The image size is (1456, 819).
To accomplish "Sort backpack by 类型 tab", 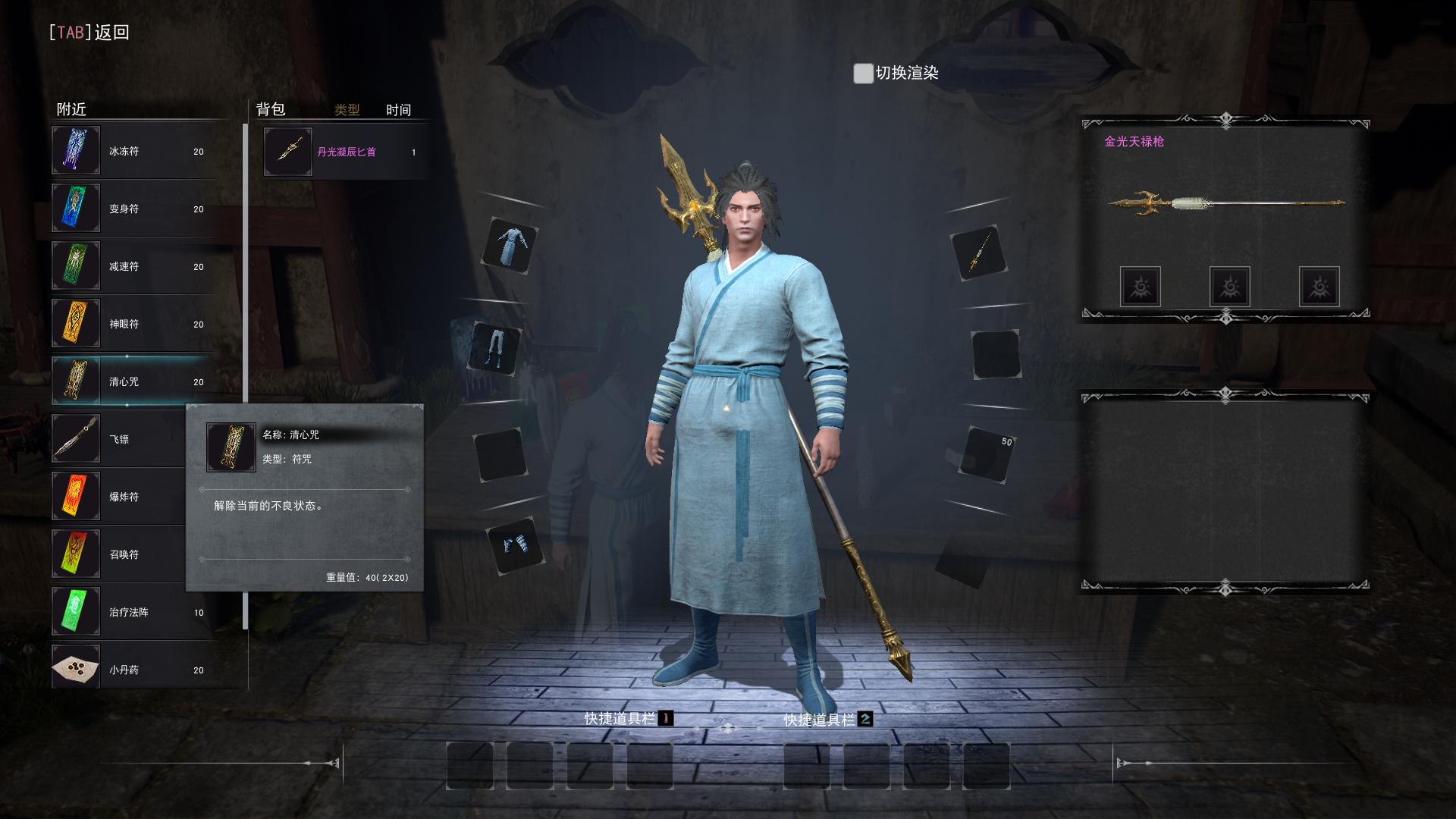I will [x=347, y=110].
